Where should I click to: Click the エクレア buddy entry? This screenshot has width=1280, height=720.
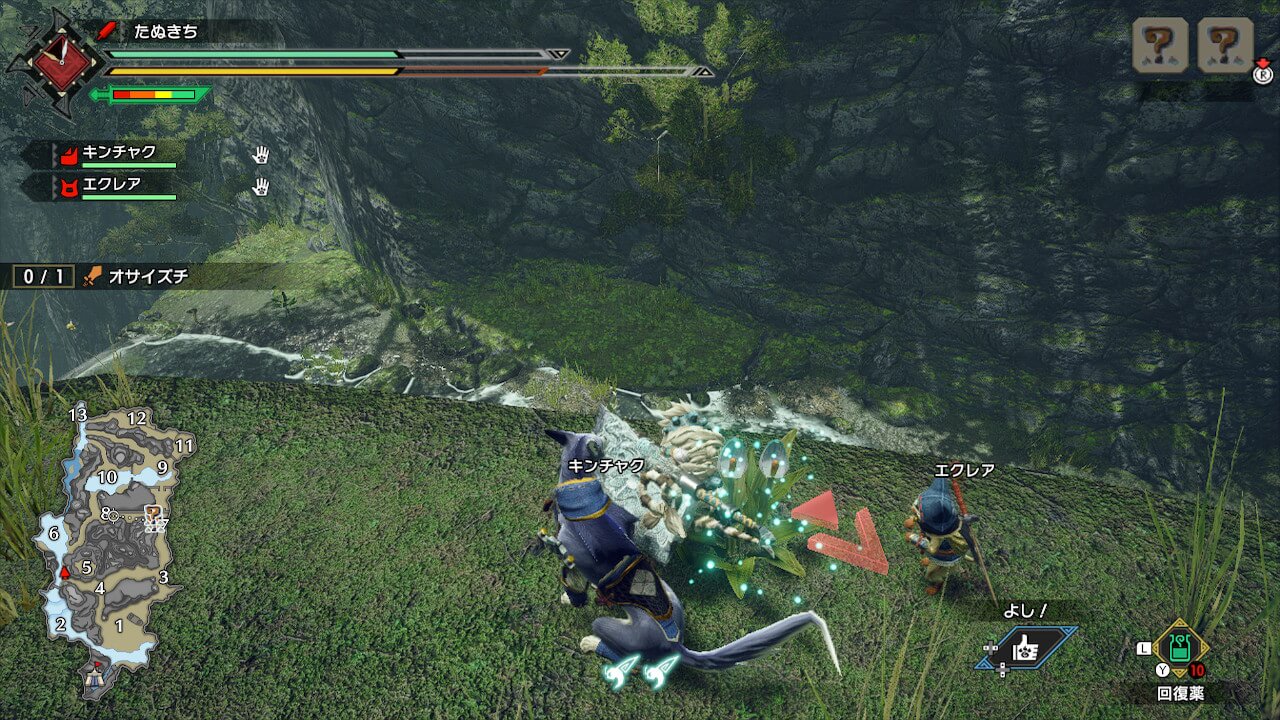(112, 185)
